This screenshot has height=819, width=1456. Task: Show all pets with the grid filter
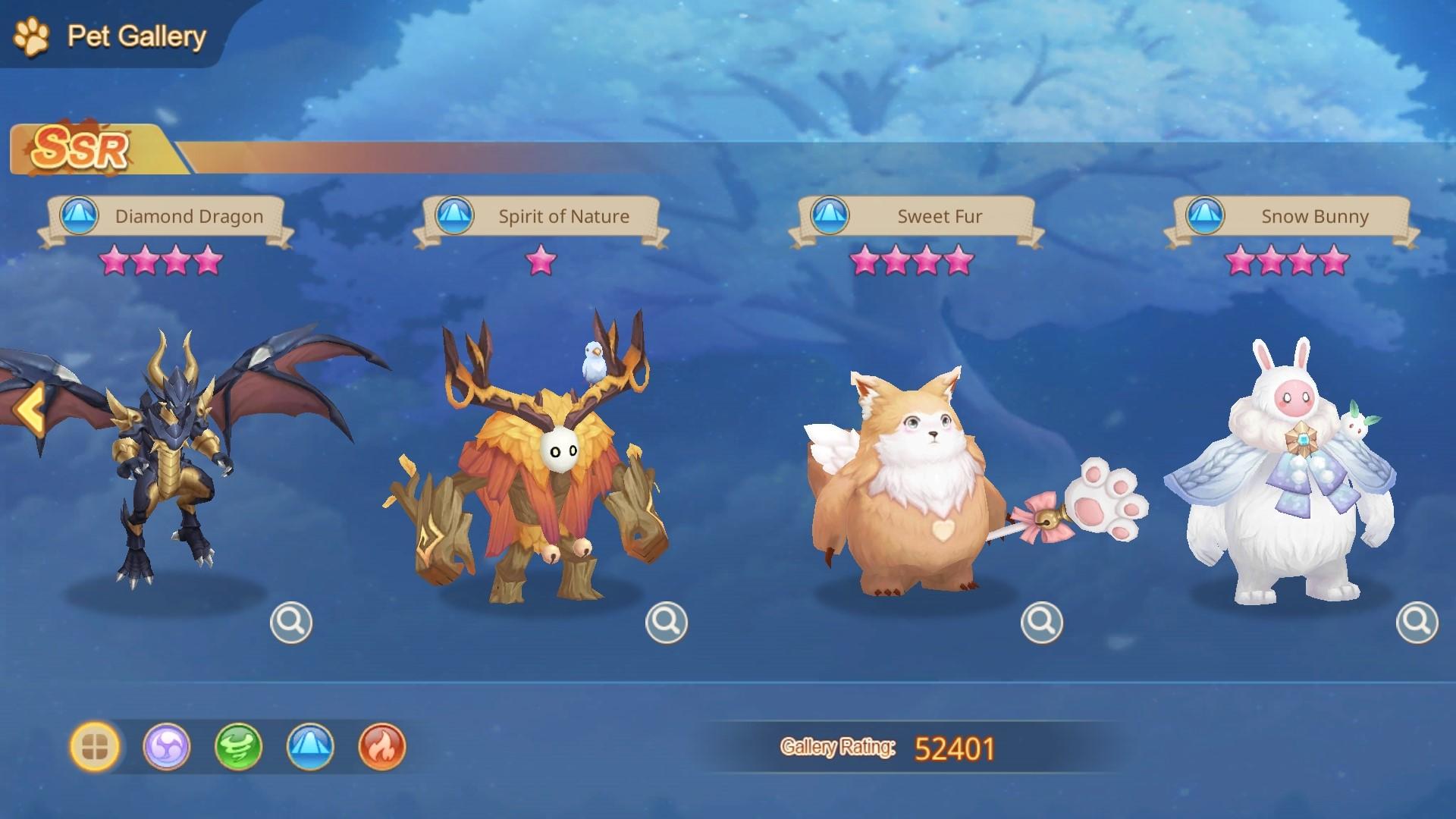pyautogui.click(x=95, y=747)
